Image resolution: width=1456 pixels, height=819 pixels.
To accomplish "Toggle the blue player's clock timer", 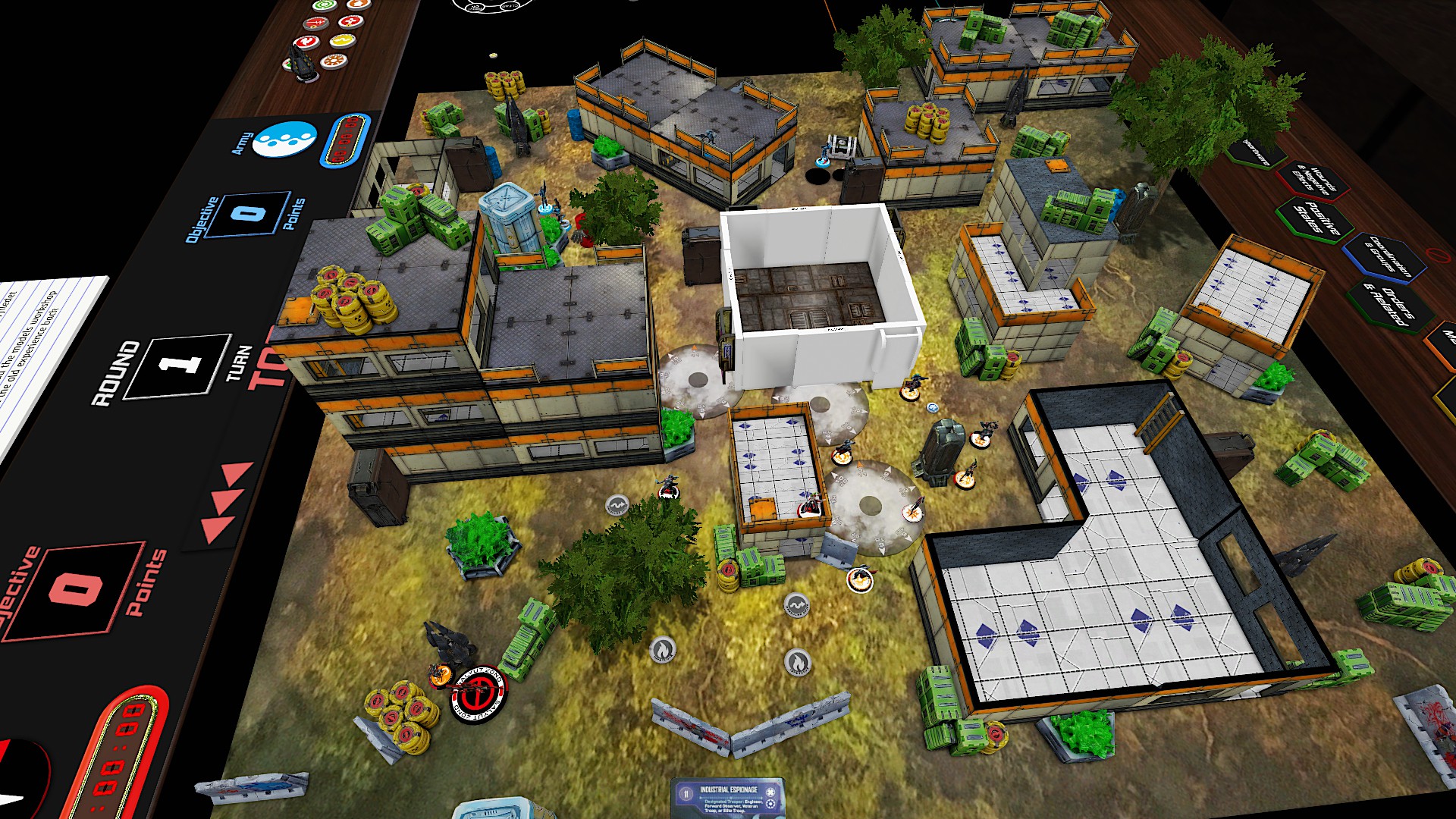I will click(x=346, y=140).
